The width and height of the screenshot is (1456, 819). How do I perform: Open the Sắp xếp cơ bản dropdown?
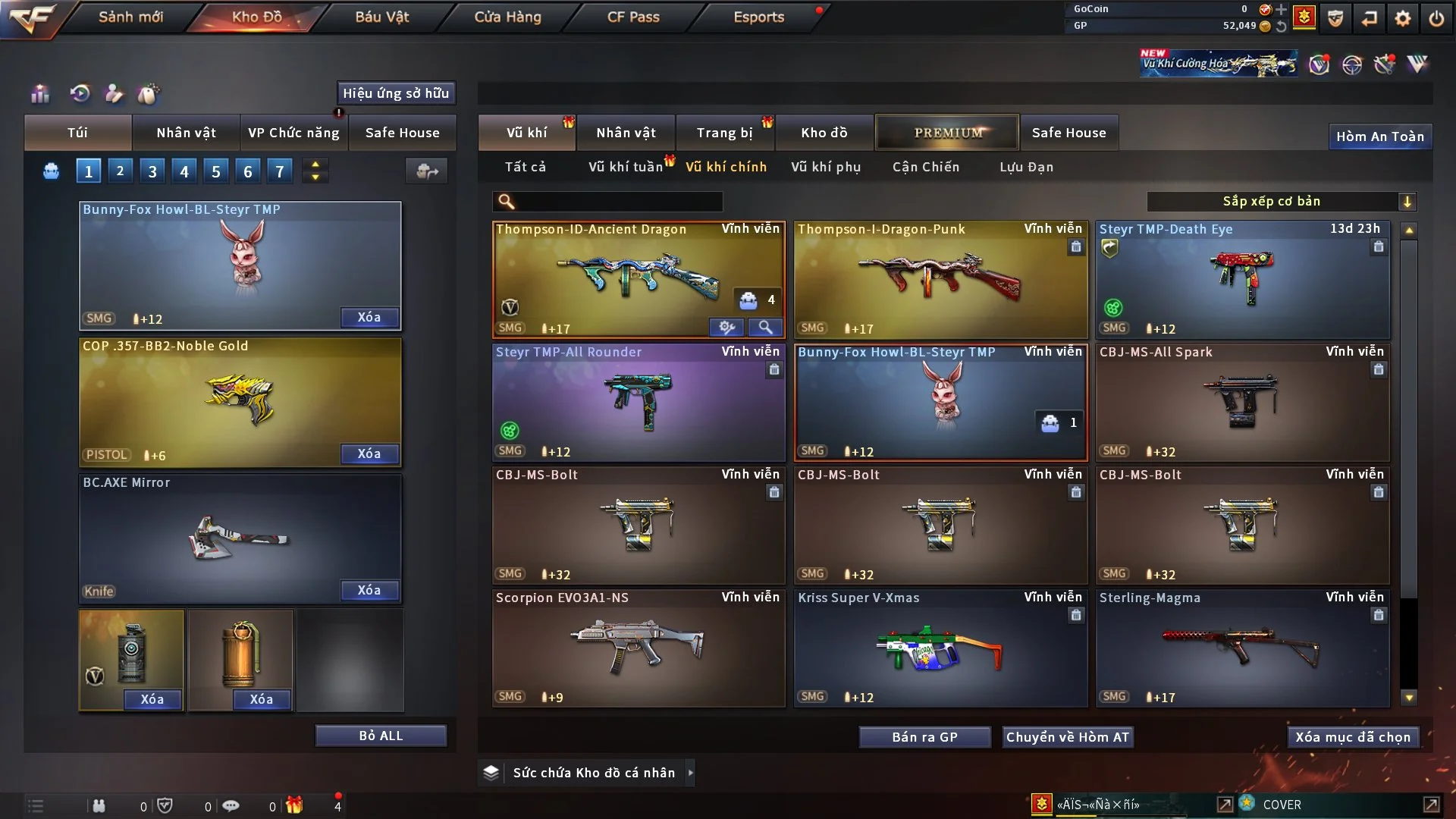point(1281,201)
